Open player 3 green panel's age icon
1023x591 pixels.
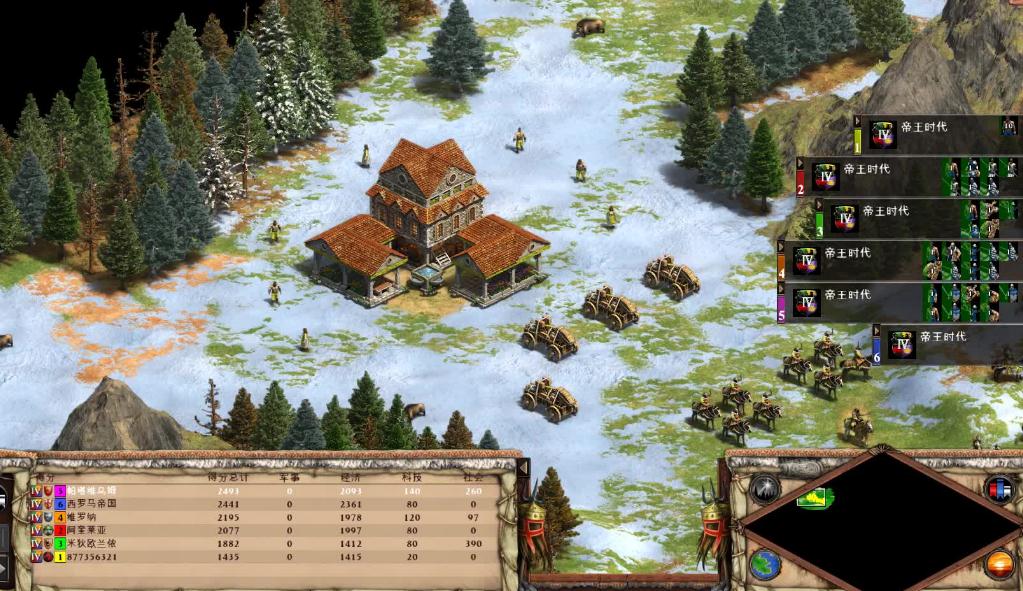pyautogui.click(x=845, y=218)
